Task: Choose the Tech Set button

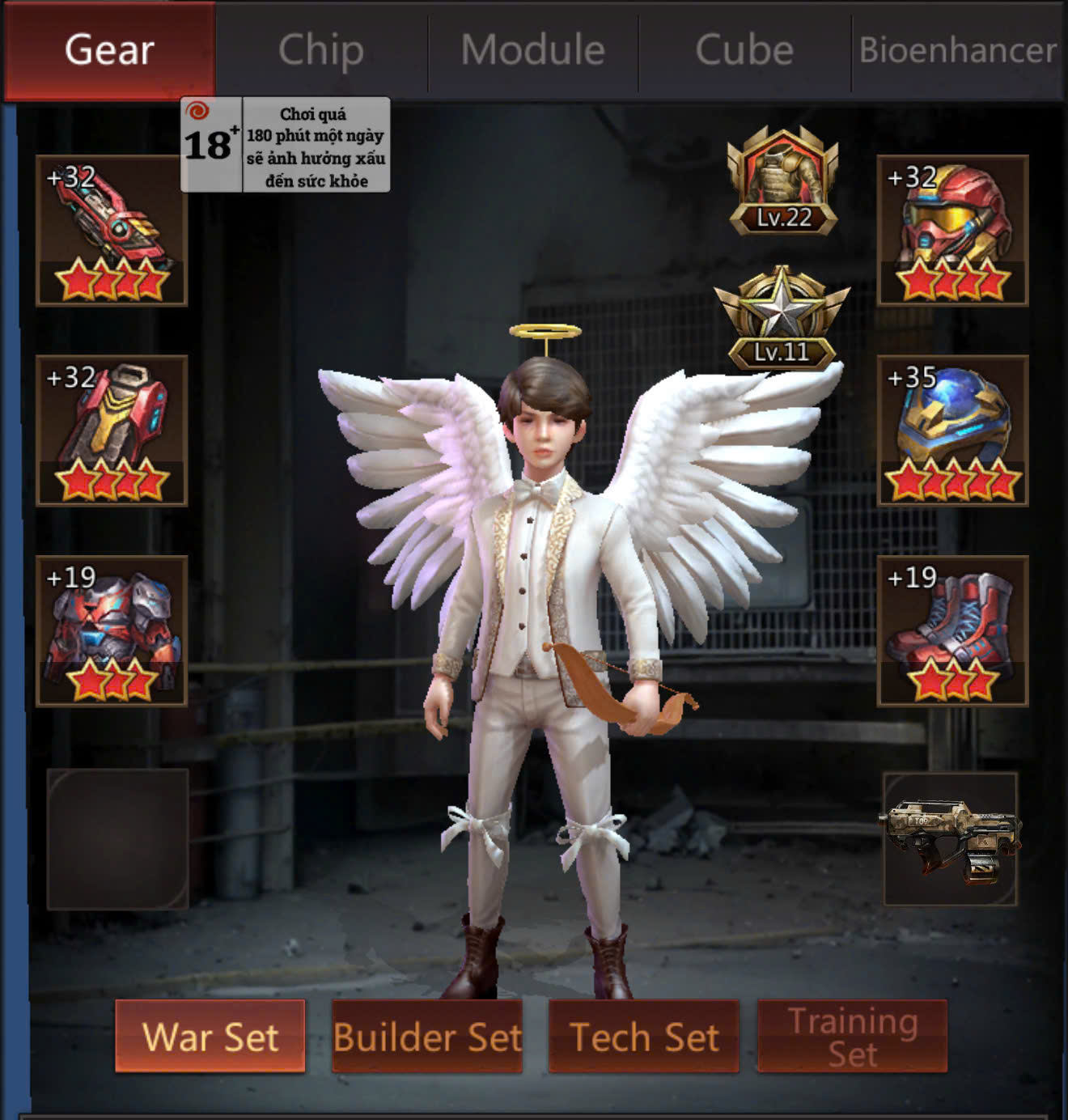Action: (x=644, y=1036)
